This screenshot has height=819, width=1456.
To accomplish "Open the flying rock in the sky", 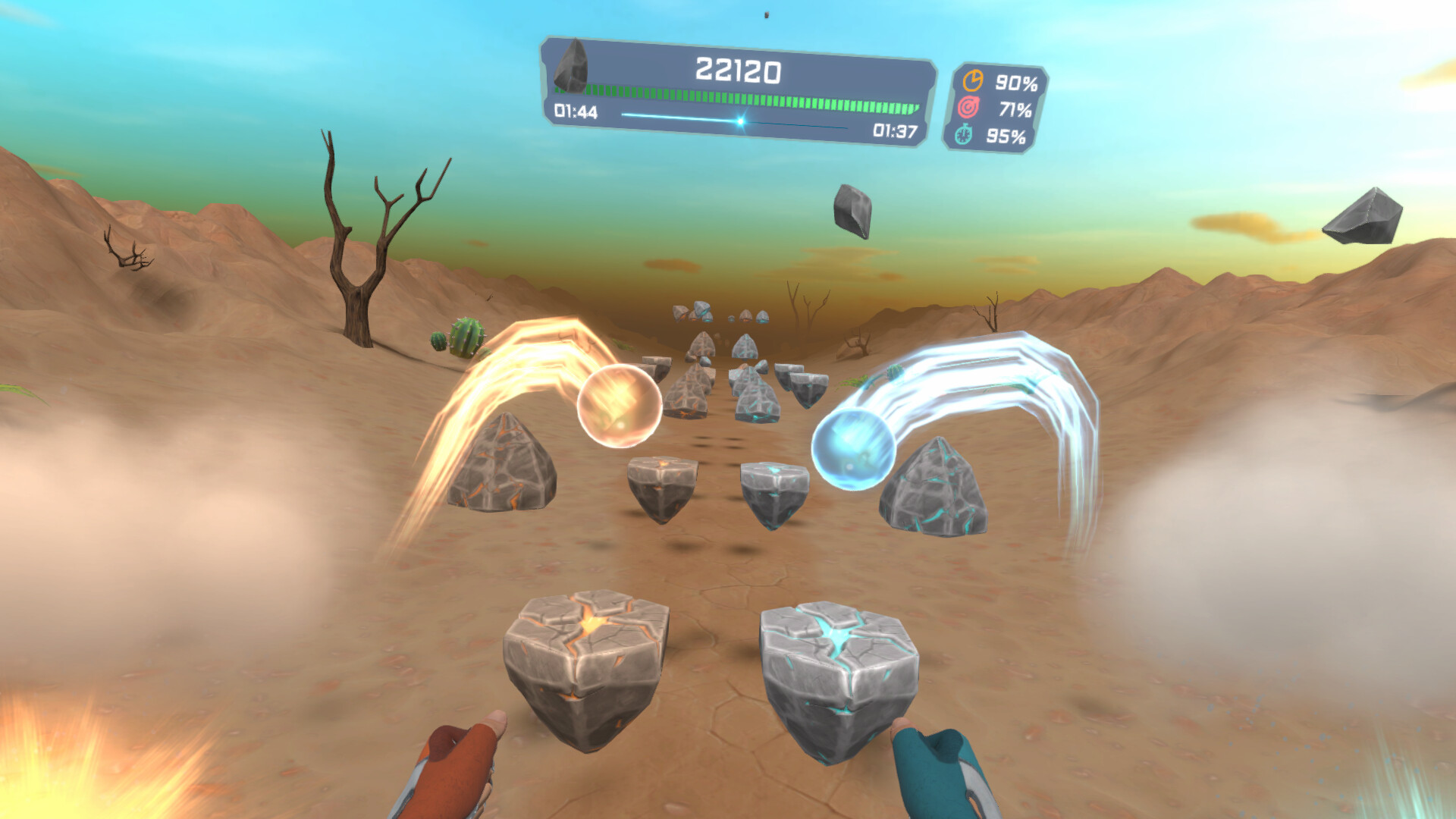I will (x=852, y=210).
